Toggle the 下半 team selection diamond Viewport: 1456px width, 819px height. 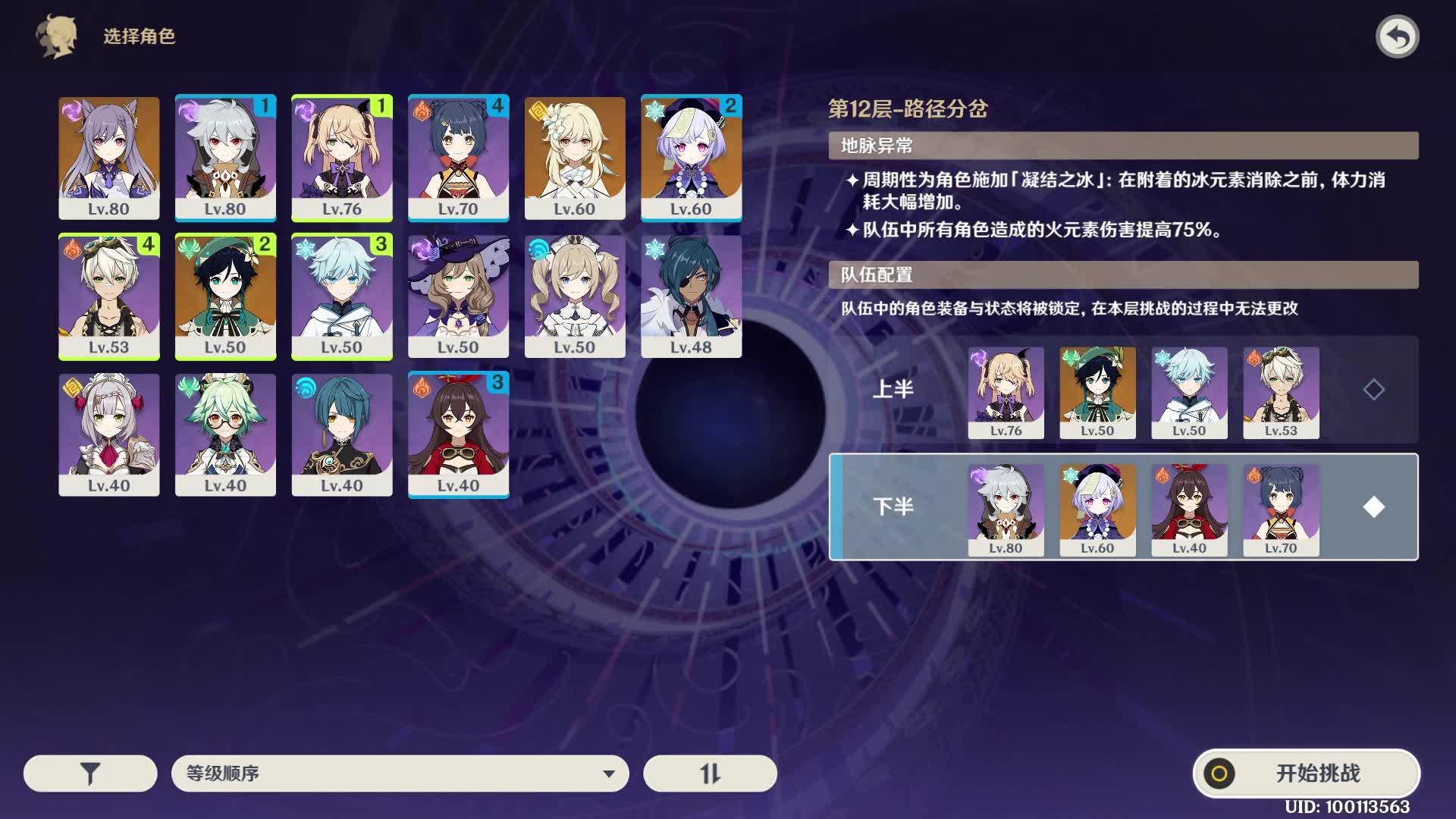1374,507
